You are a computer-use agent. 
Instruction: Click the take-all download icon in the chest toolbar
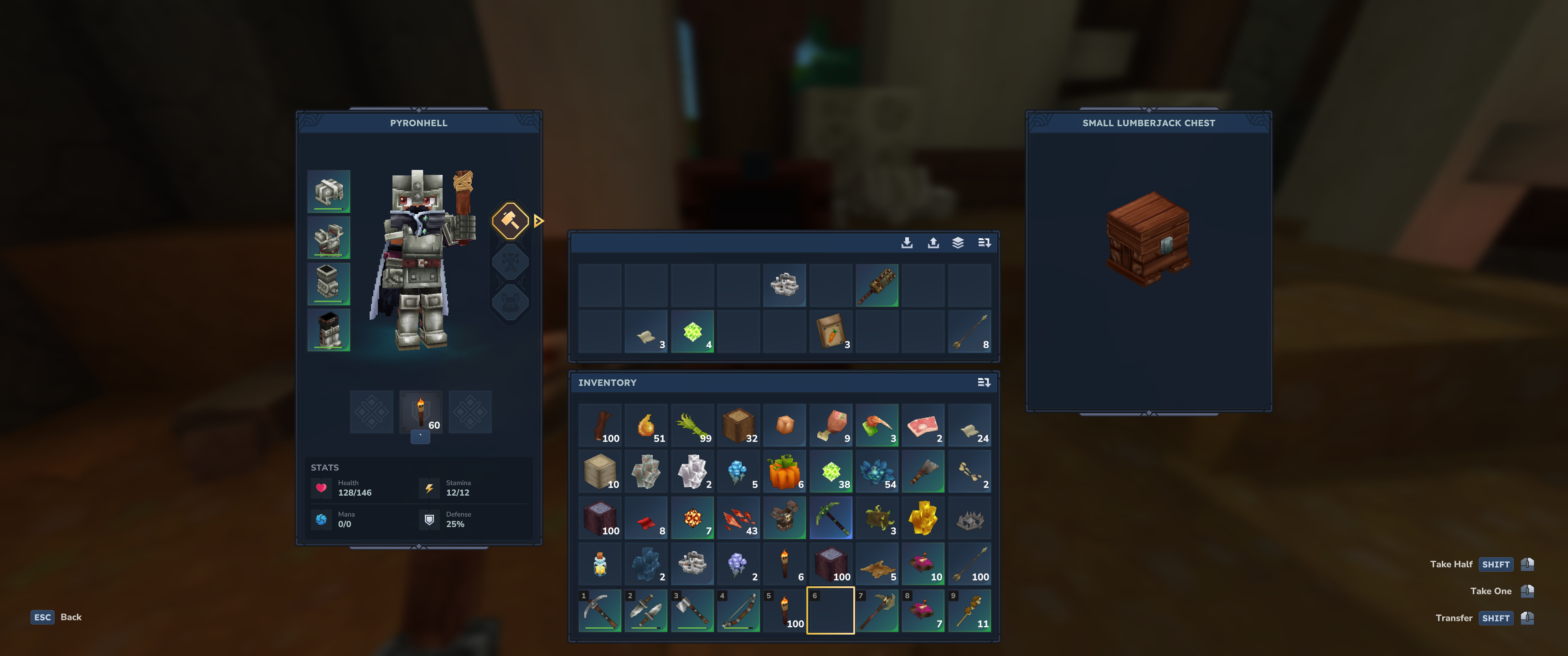pos(907,243)
